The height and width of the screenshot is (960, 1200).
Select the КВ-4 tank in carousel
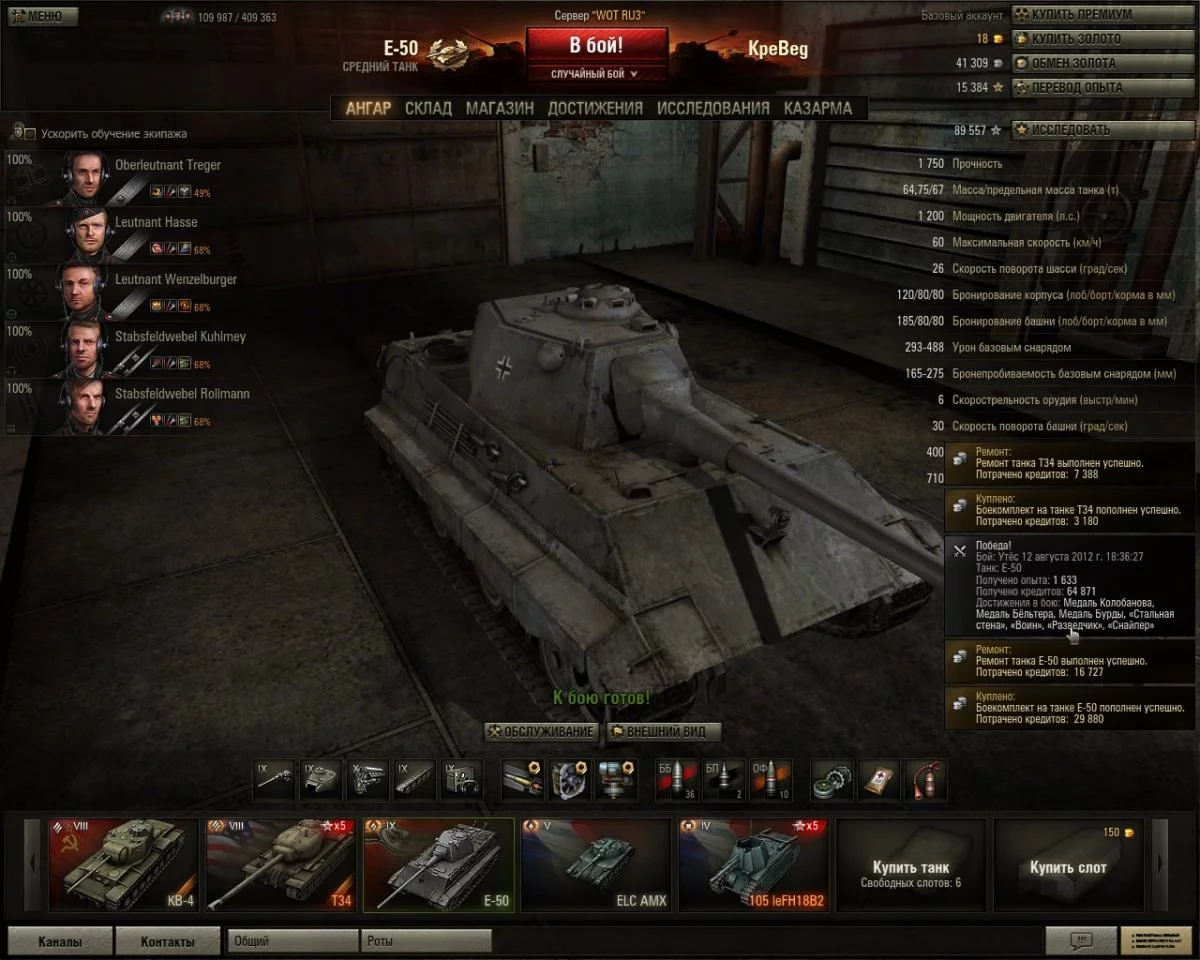click(124, 865)
